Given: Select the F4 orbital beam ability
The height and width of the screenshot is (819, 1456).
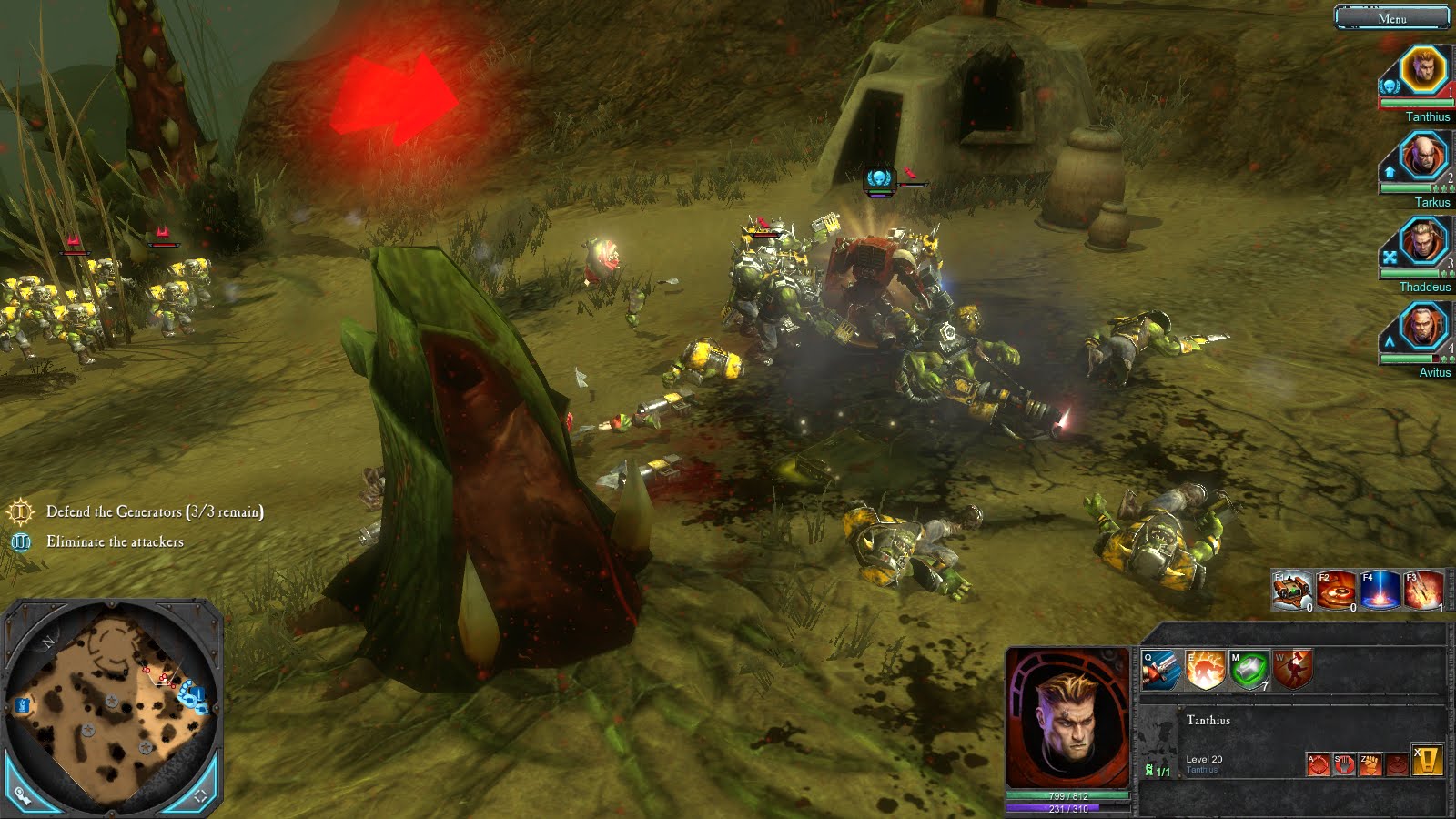Looking at the screenshot, I should click(1380, 591).
